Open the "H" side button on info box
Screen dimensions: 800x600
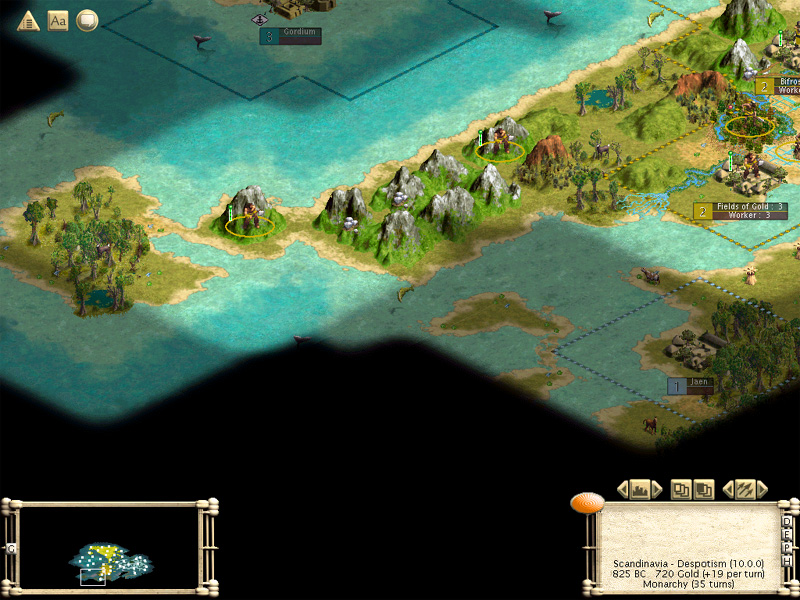click(787, 561)
